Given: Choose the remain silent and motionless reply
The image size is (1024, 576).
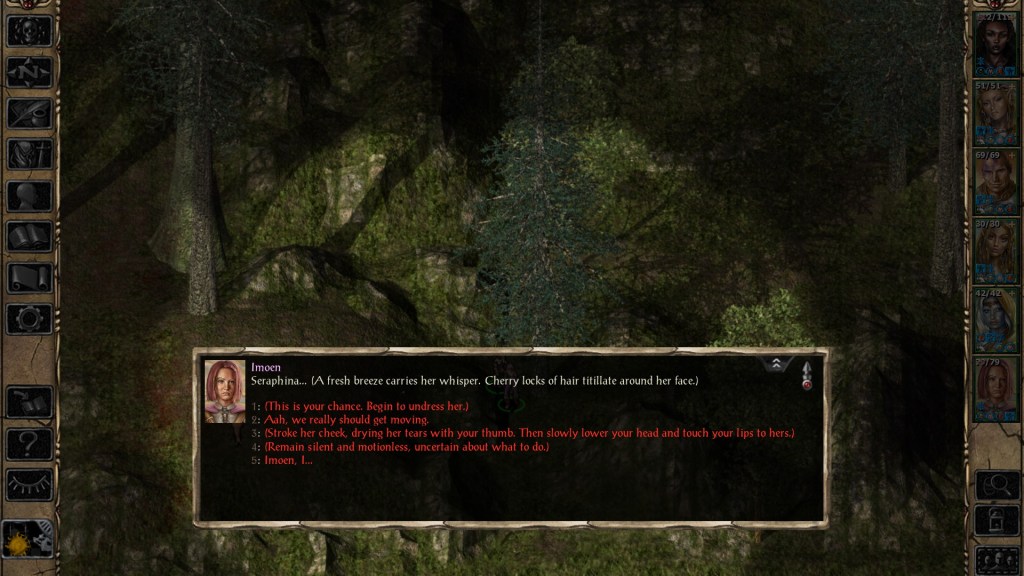Looking at the screenshot, I should 406,447.
